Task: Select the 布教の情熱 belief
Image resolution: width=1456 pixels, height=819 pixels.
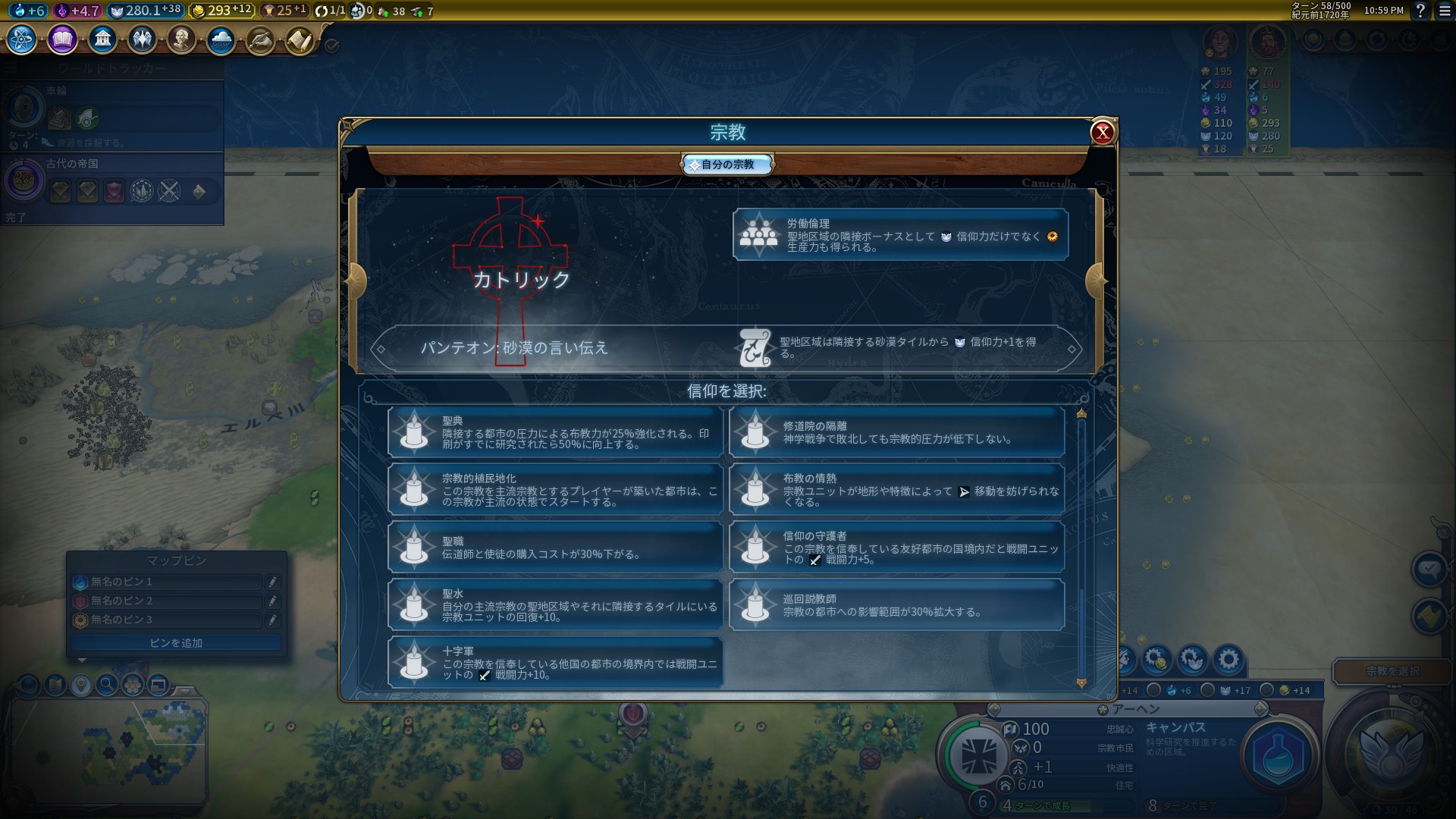Action: (896, 490)
